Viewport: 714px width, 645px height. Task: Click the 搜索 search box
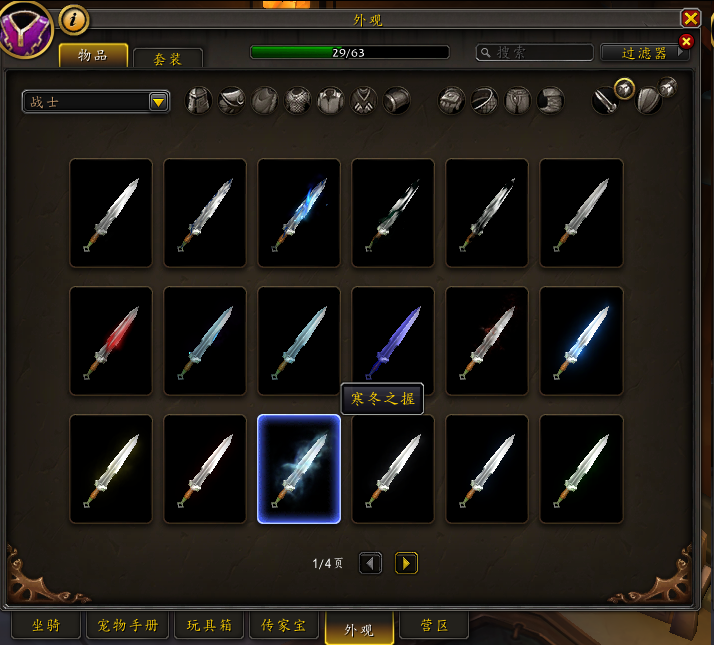coord(535,53)
